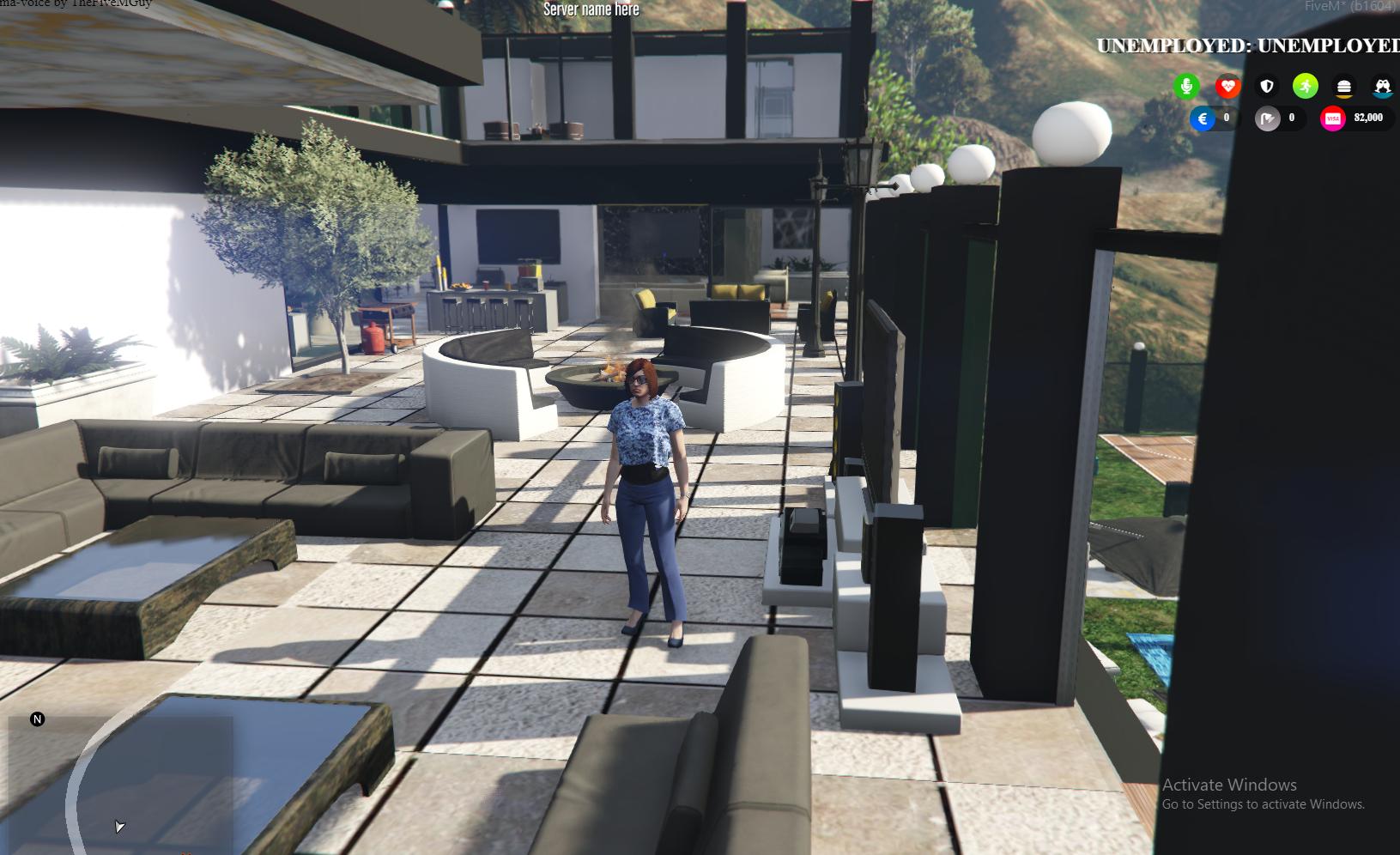Click the minimap compass North marker

(x=37, y=720)
